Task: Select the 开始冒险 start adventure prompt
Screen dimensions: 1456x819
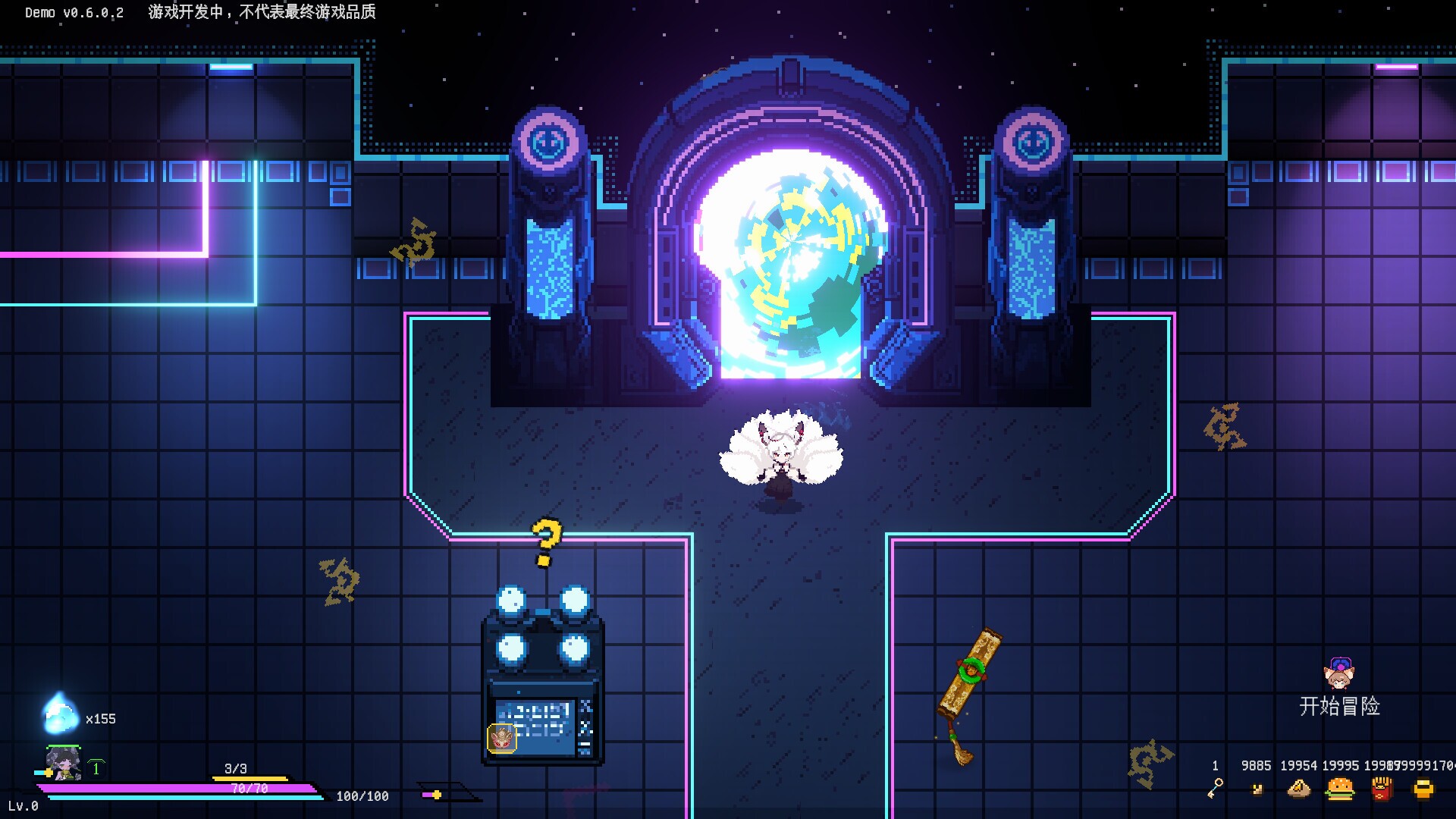Action: tap(1339, 706)
